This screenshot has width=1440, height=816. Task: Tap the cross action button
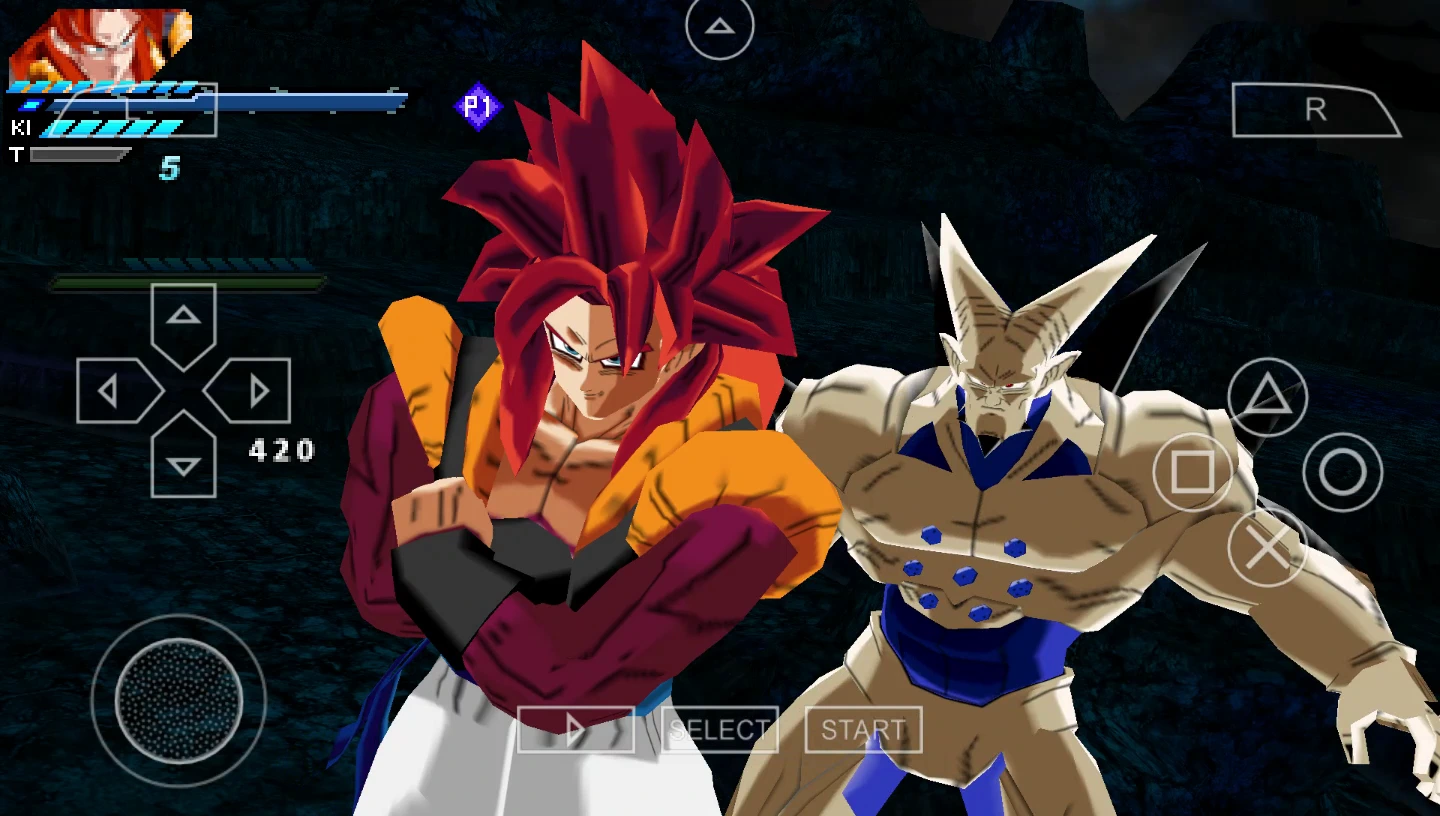pyautogui.click(x=1267, y=547)
